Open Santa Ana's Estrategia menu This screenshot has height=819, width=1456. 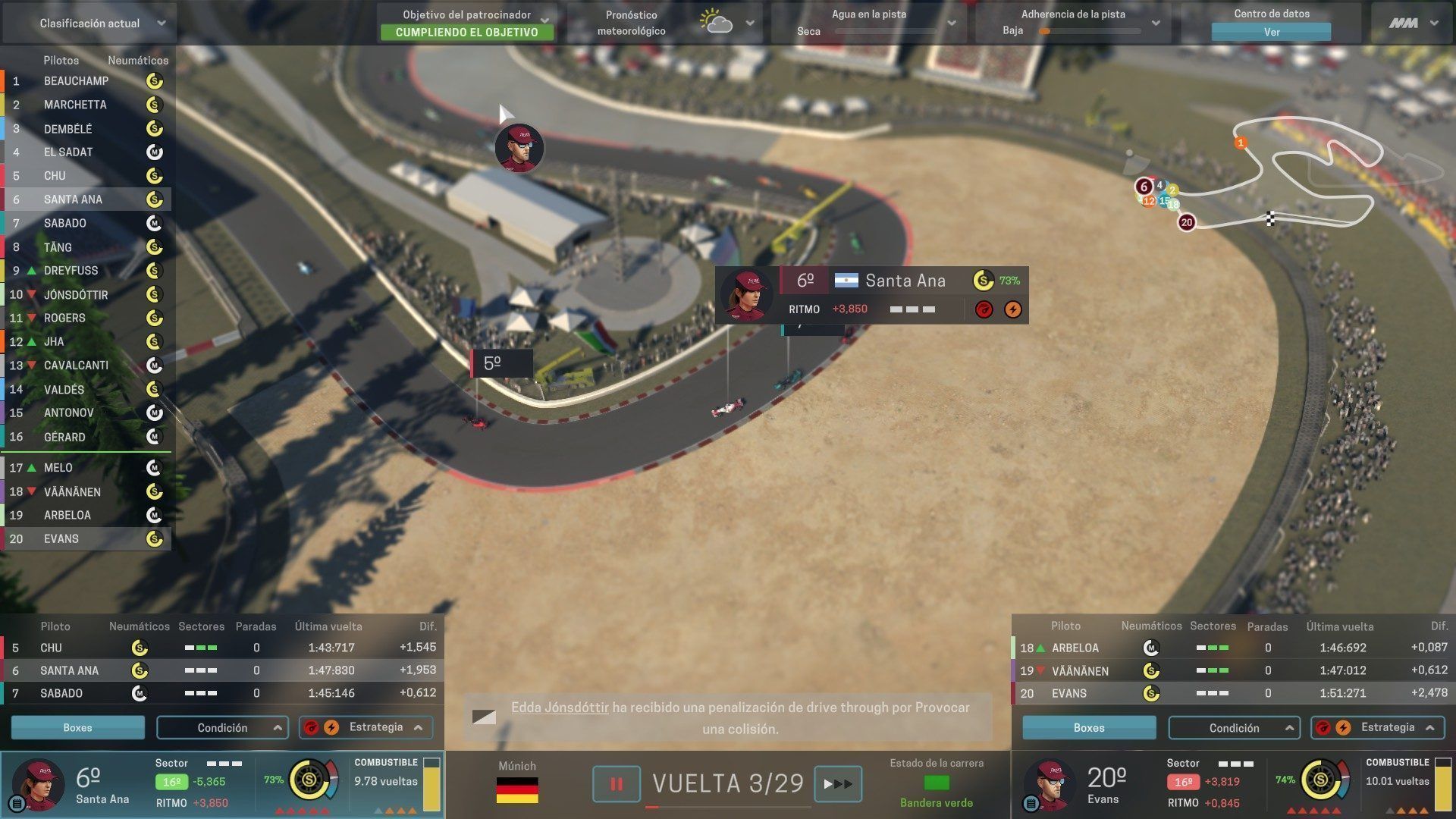pos(366,727)
